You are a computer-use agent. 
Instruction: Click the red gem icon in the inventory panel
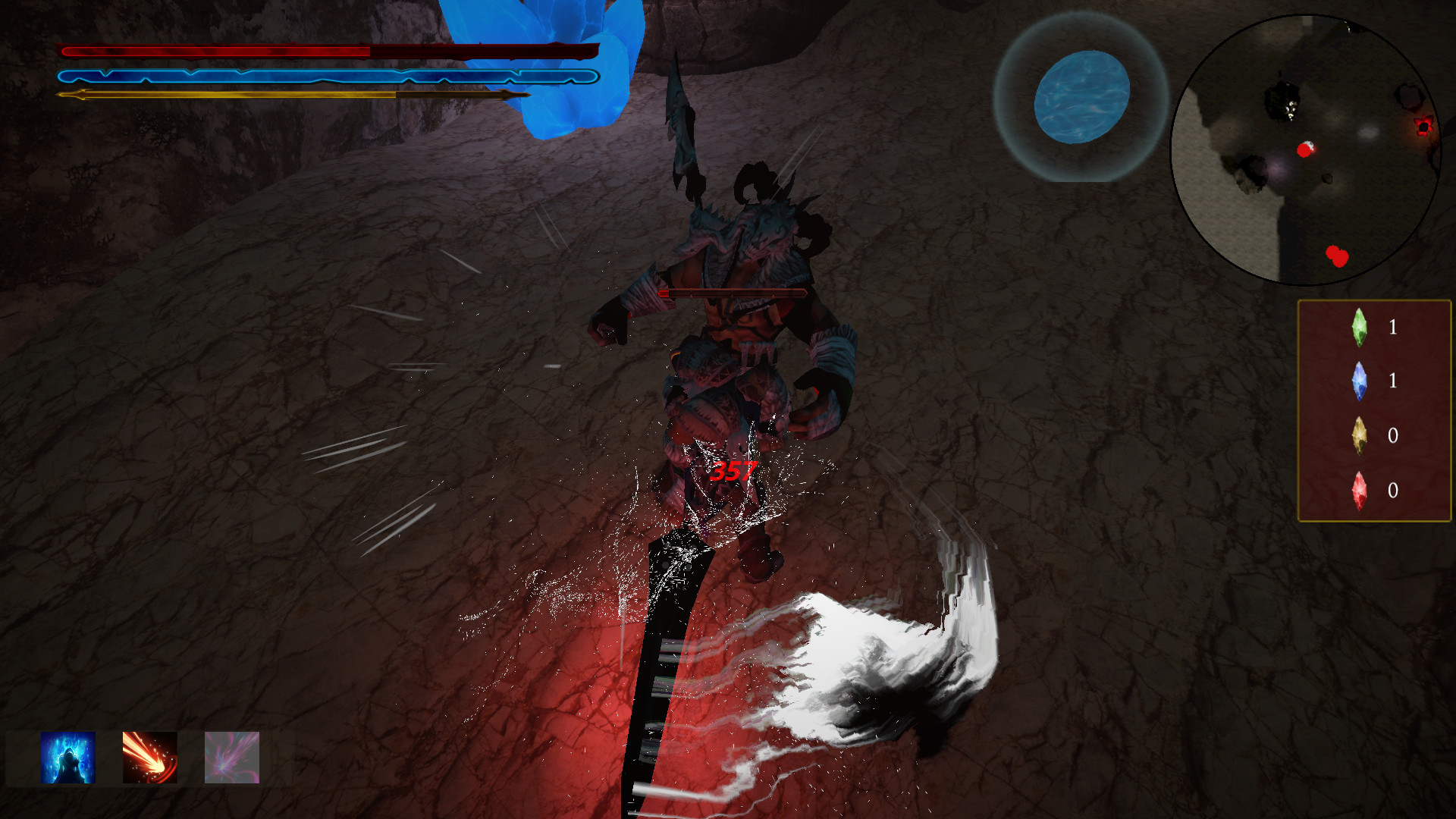pyautogui.click(x=1360, y=491)
